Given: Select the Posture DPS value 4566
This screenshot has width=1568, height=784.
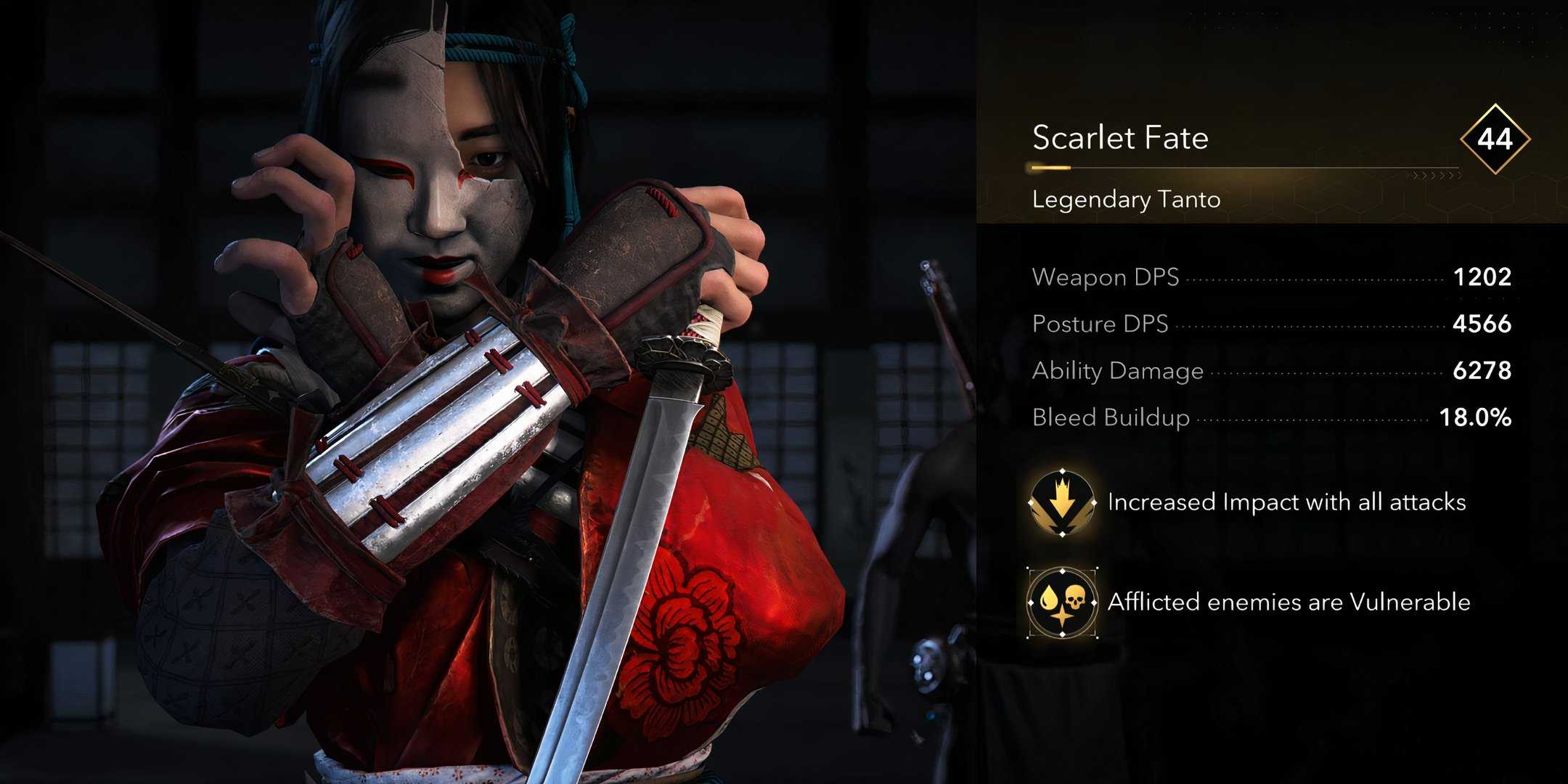Looking at the screenshot, I should 1479,324.
